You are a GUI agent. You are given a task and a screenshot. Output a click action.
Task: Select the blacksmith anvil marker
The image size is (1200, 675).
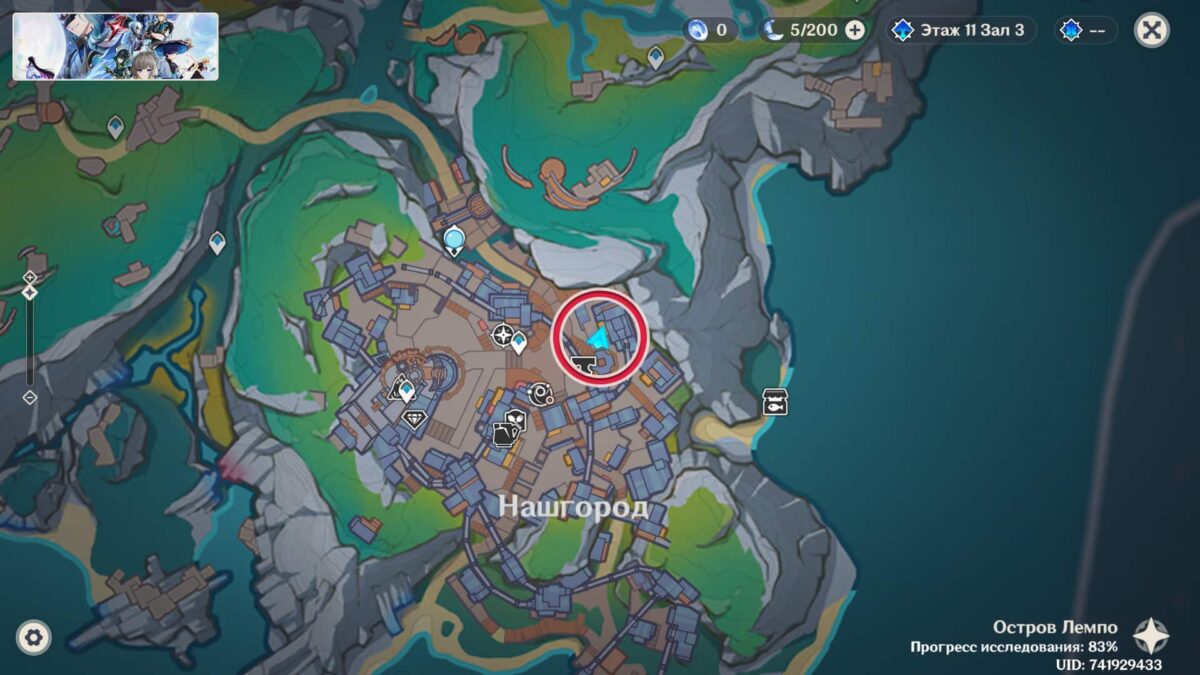click(x=581, y=367)
